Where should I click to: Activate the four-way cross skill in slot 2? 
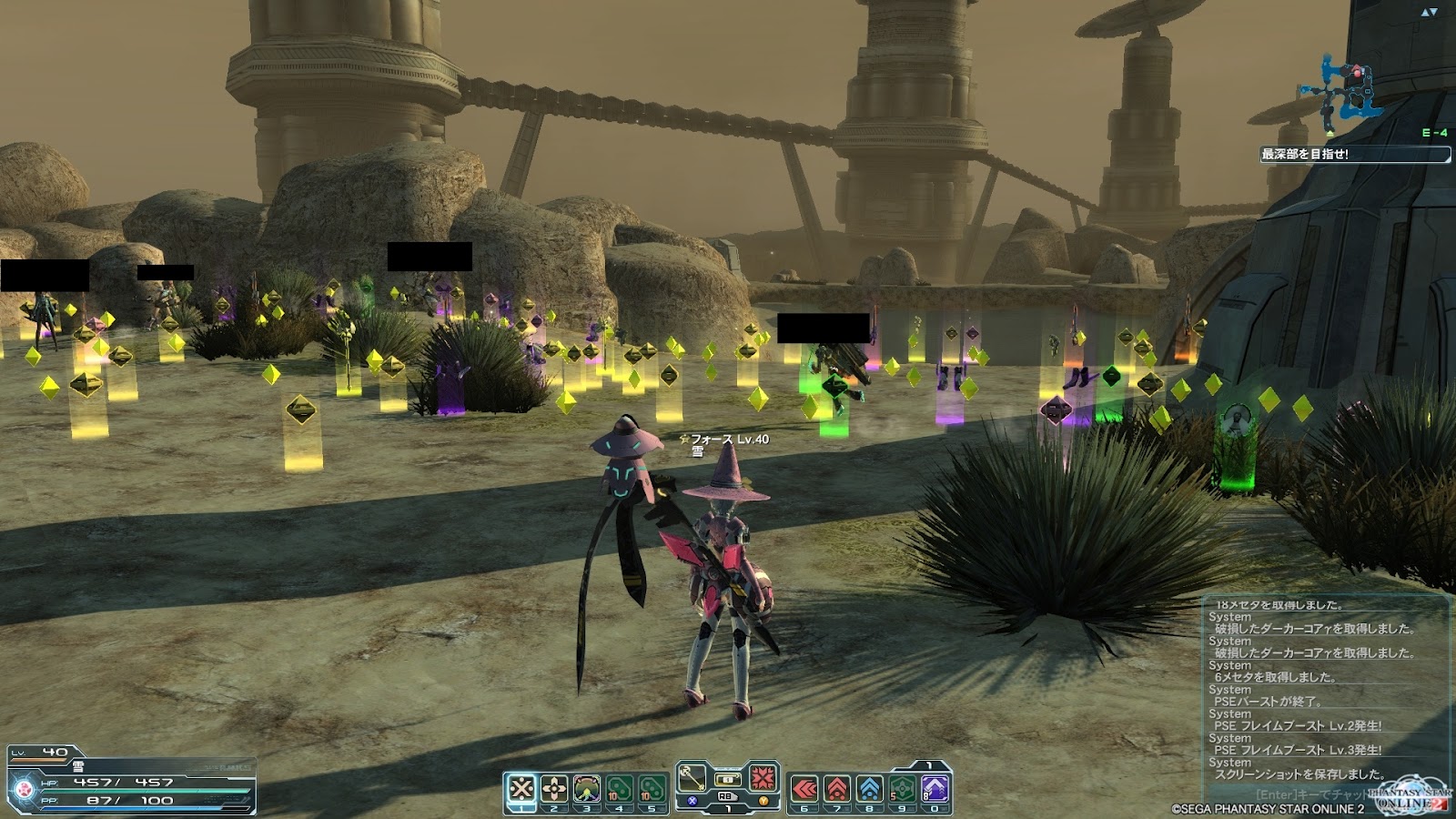[554, 788]
